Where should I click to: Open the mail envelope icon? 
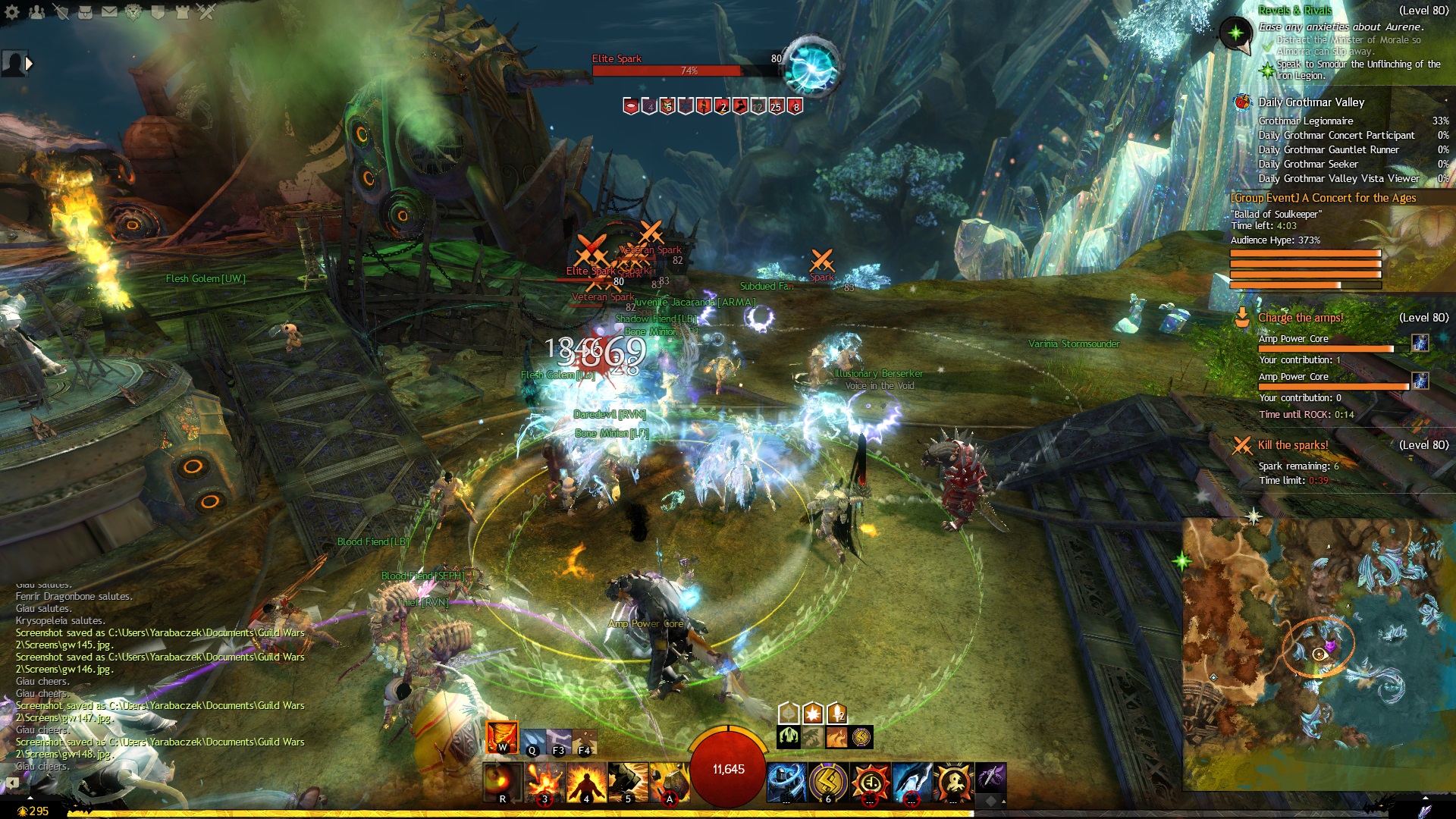[109, 12]
